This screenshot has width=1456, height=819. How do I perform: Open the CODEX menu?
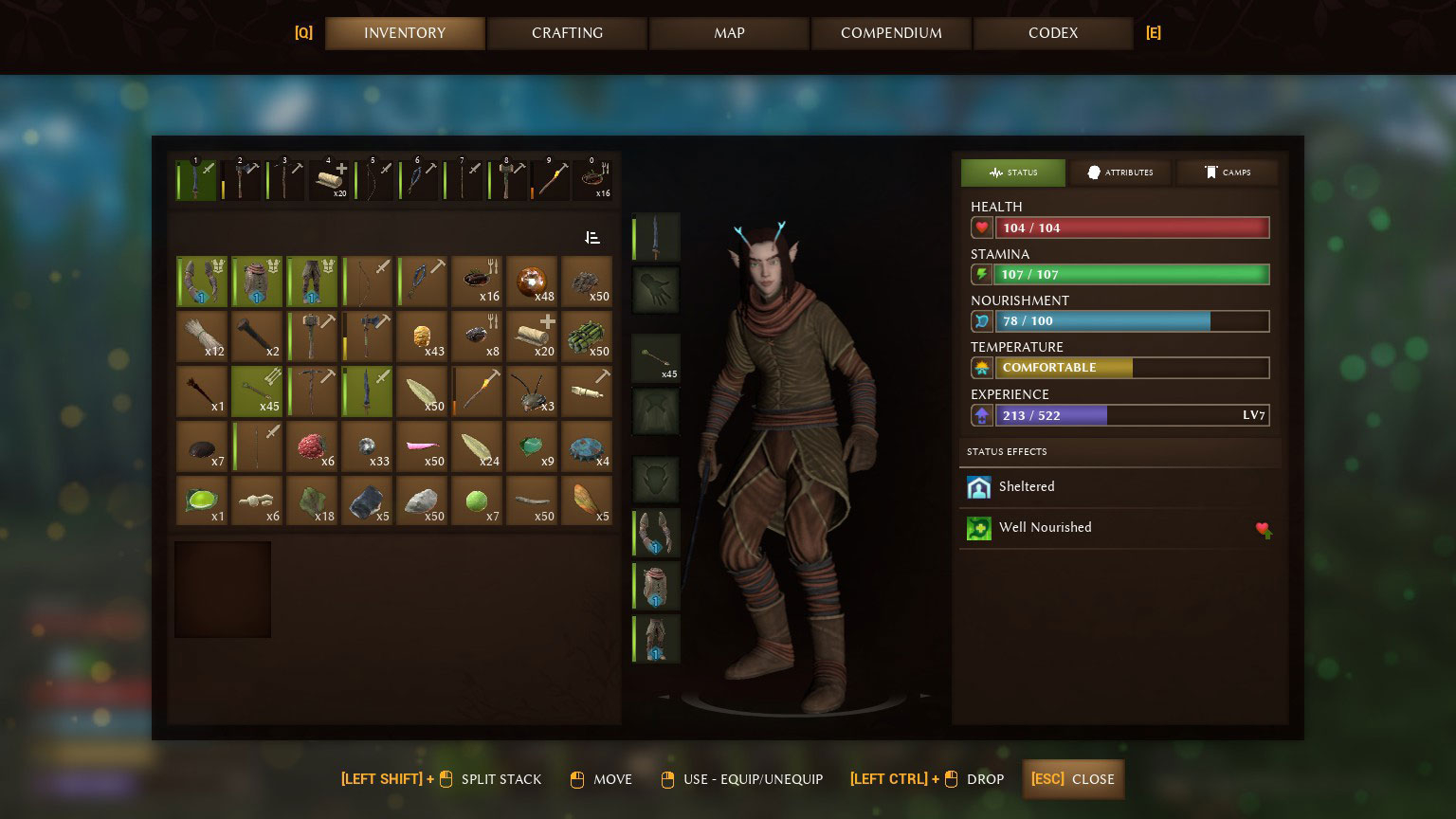point(1052,33)
